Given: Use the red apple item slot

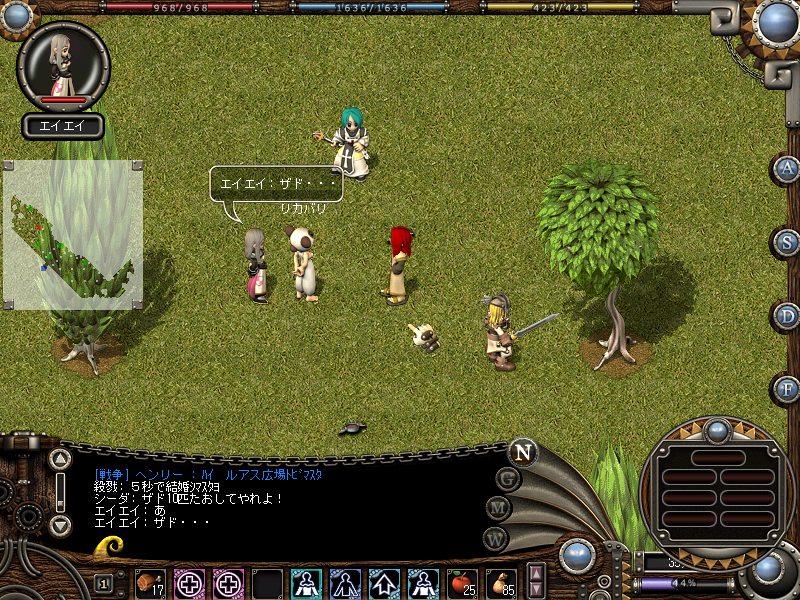Looking at the screenshot, I should pos(463,583).
